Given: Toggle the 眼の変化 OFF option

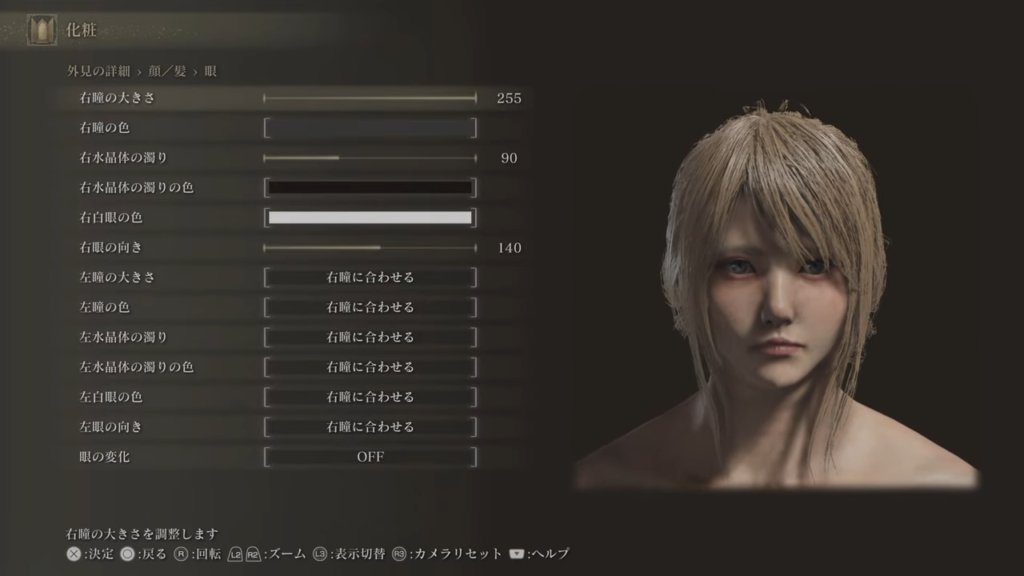Looking at the screenshot, I should [x=370, y=457].
